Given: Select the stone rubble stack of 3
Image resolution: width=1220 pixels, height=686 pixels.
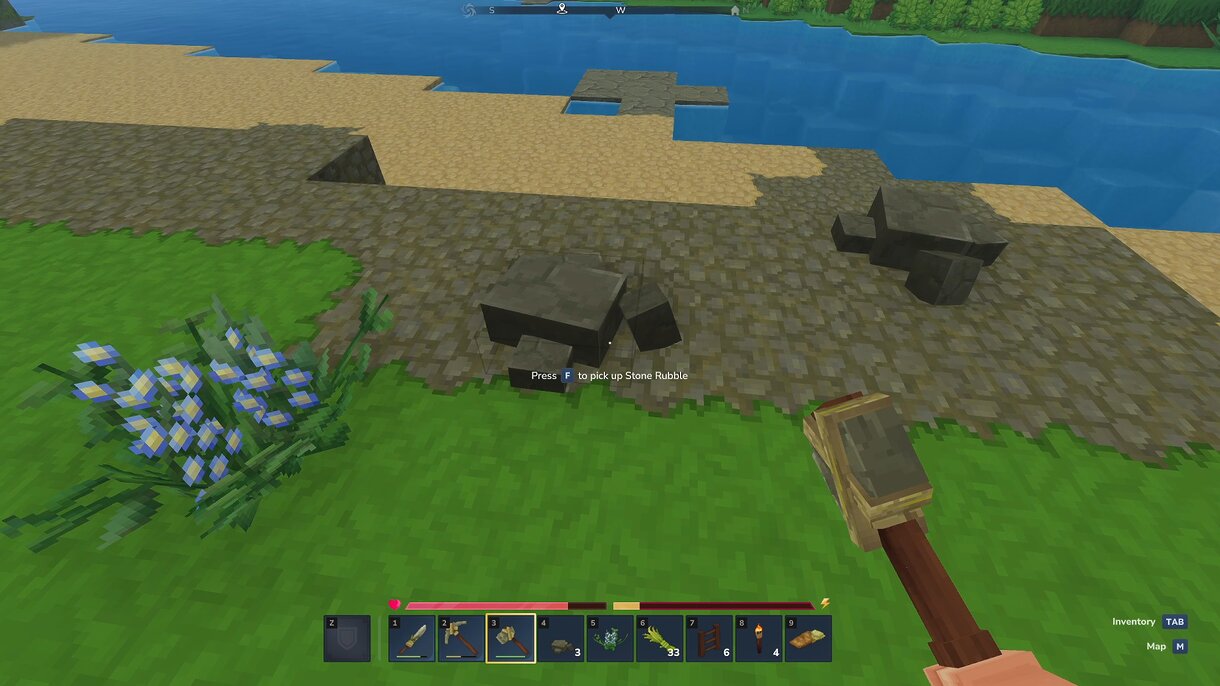Looking at the screenshot, I should [x=560, y=638].
